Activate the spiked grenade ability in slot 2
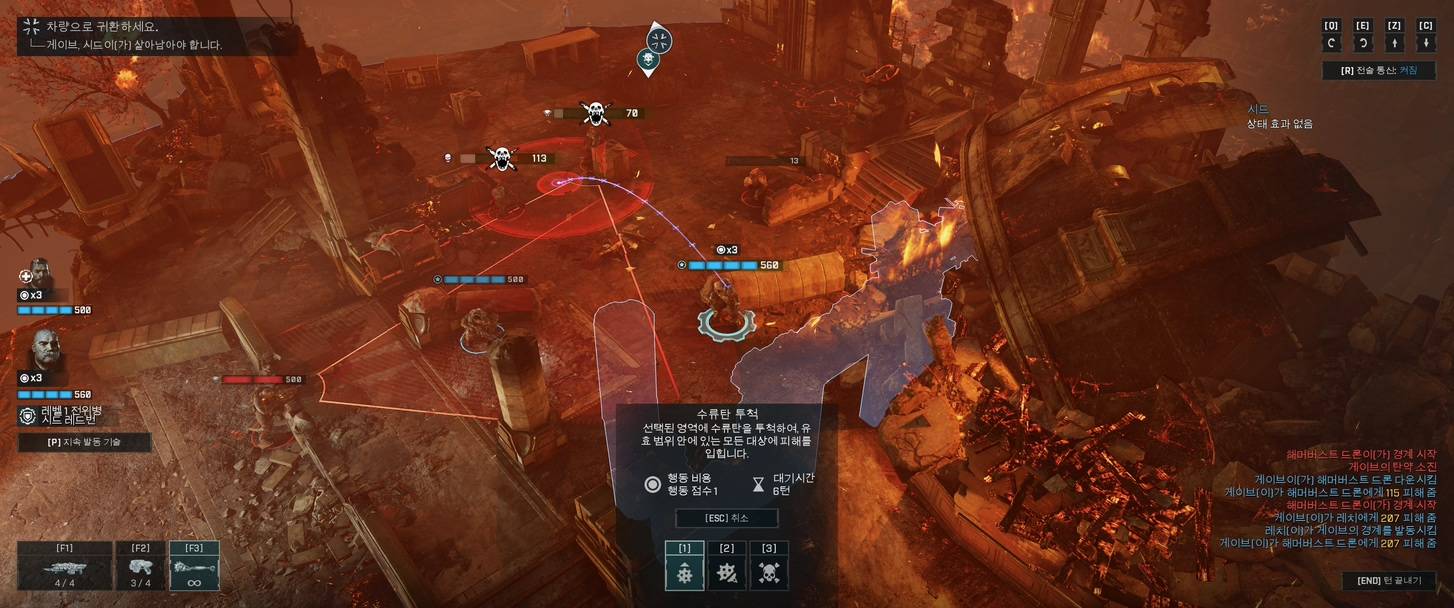 click(x=727, y=573)
